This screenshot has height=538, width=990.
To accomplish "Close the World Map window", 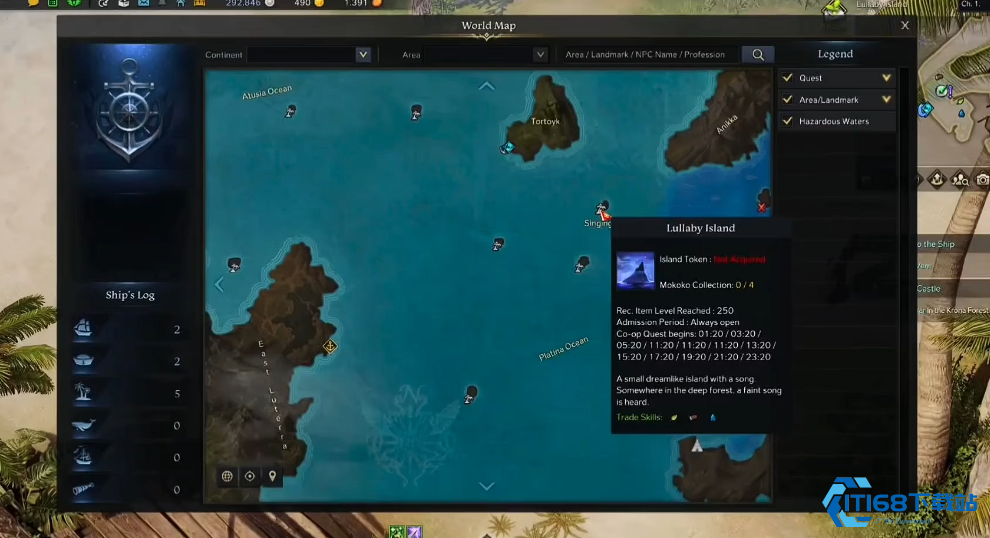I will [905, 26].
